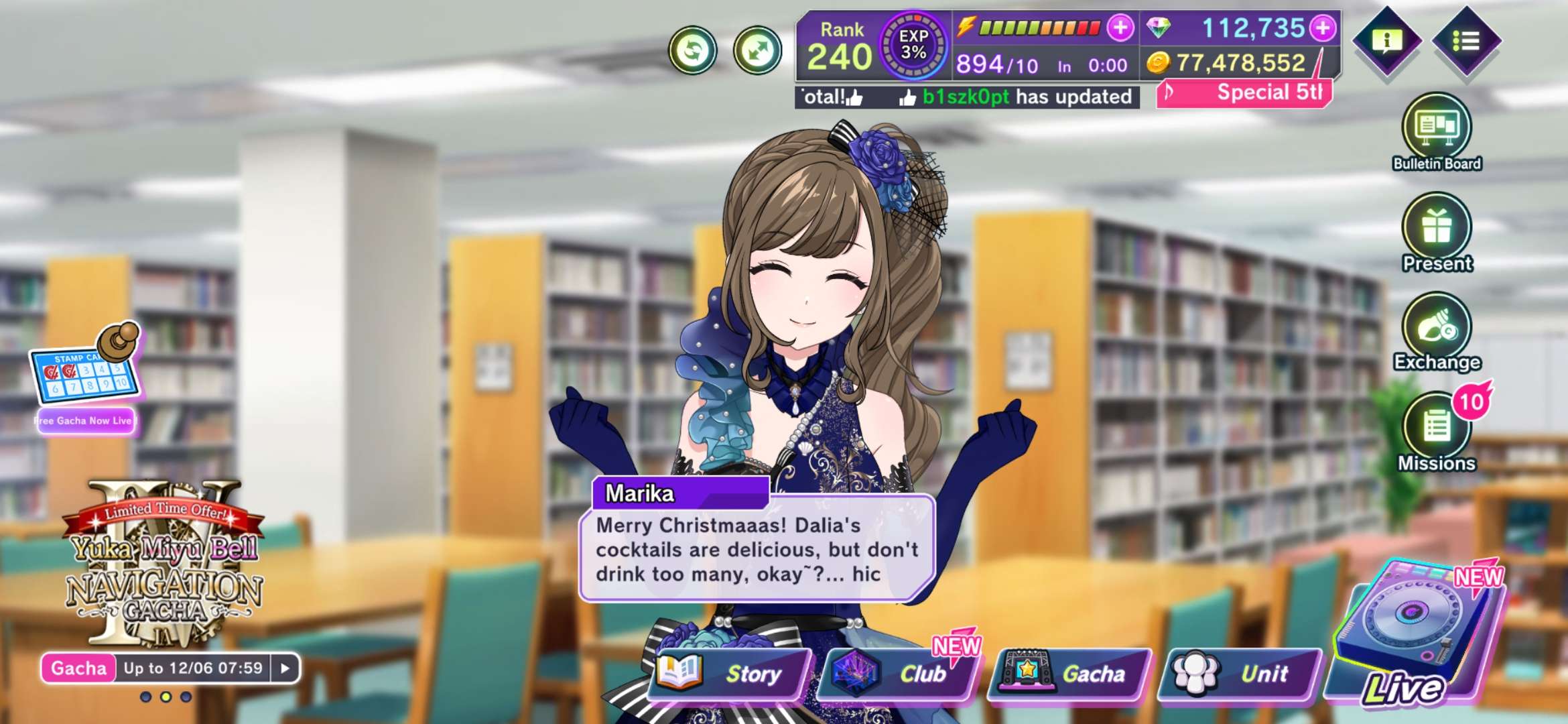Open the info diamond icon

point(1387,42)
